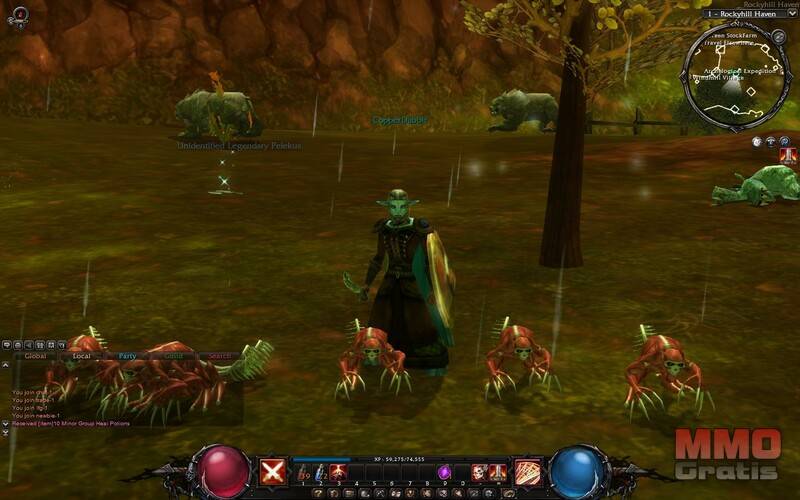Viewport: 800px width, 500px height.
Task: Click the Unidentified Legendary Pelekus loot label
Action: click(239, 146)
